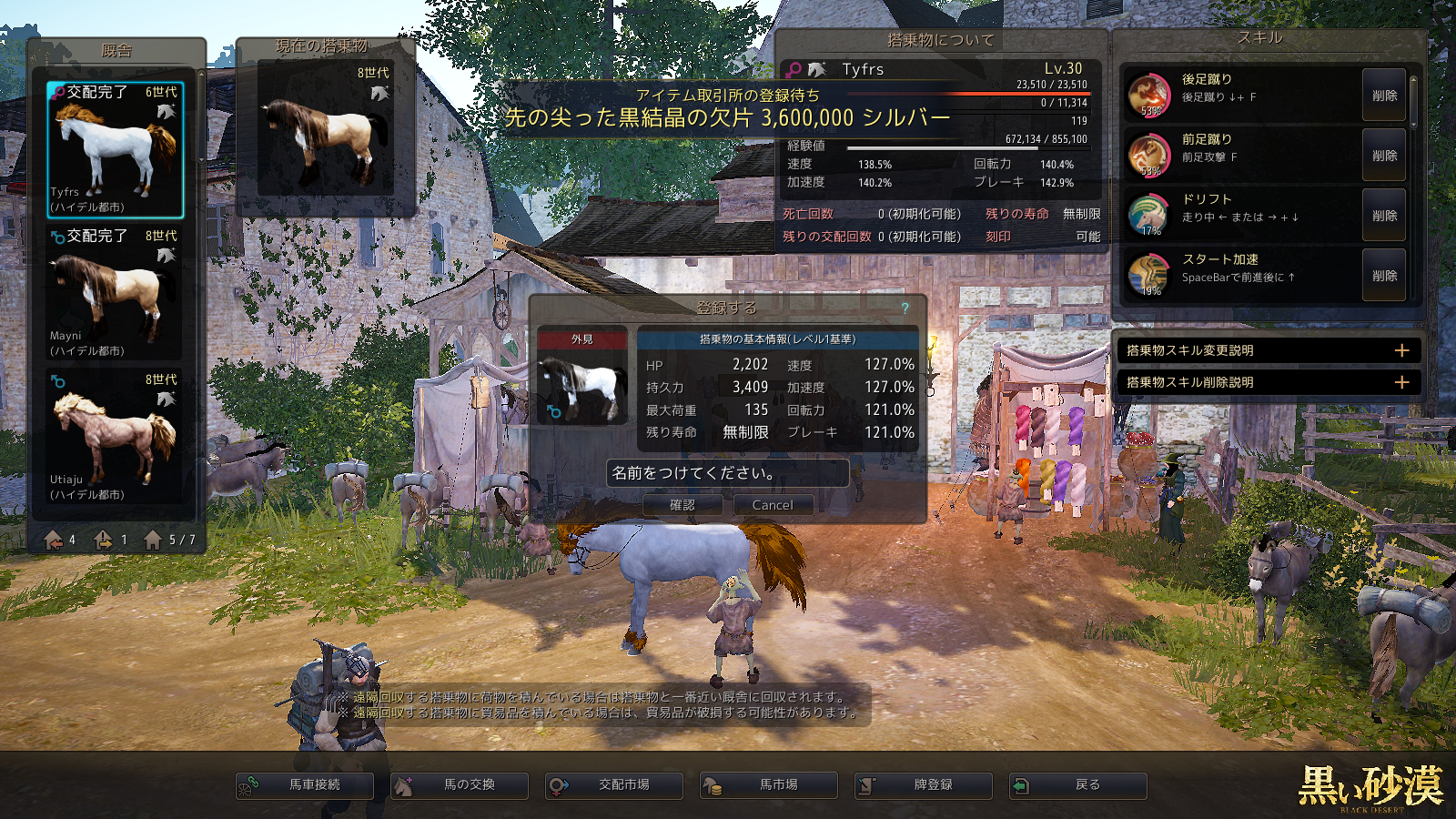Open 牌登録 registration

(924, 785)
